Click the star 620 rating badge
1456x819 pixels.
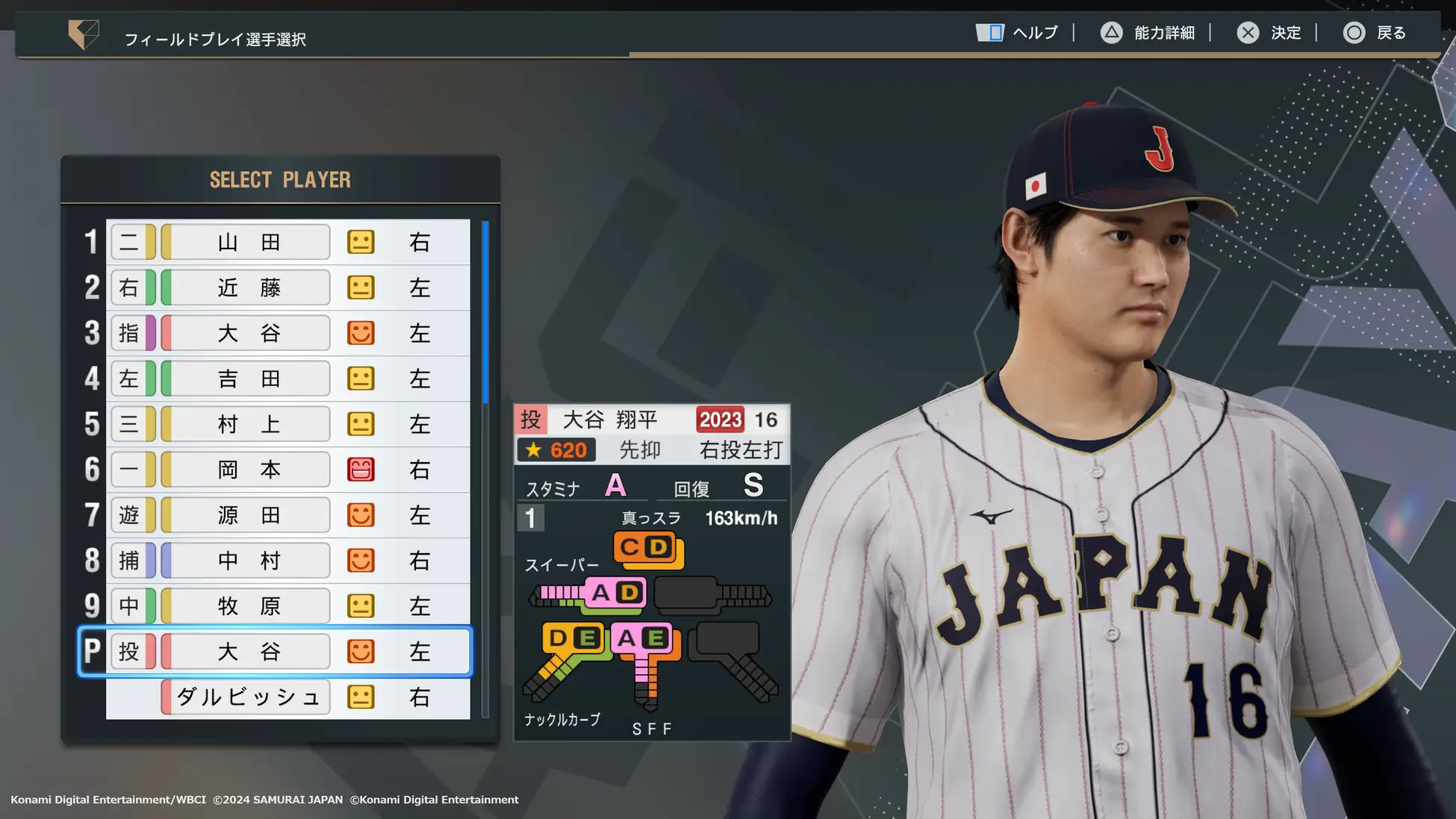click(556, 449)
